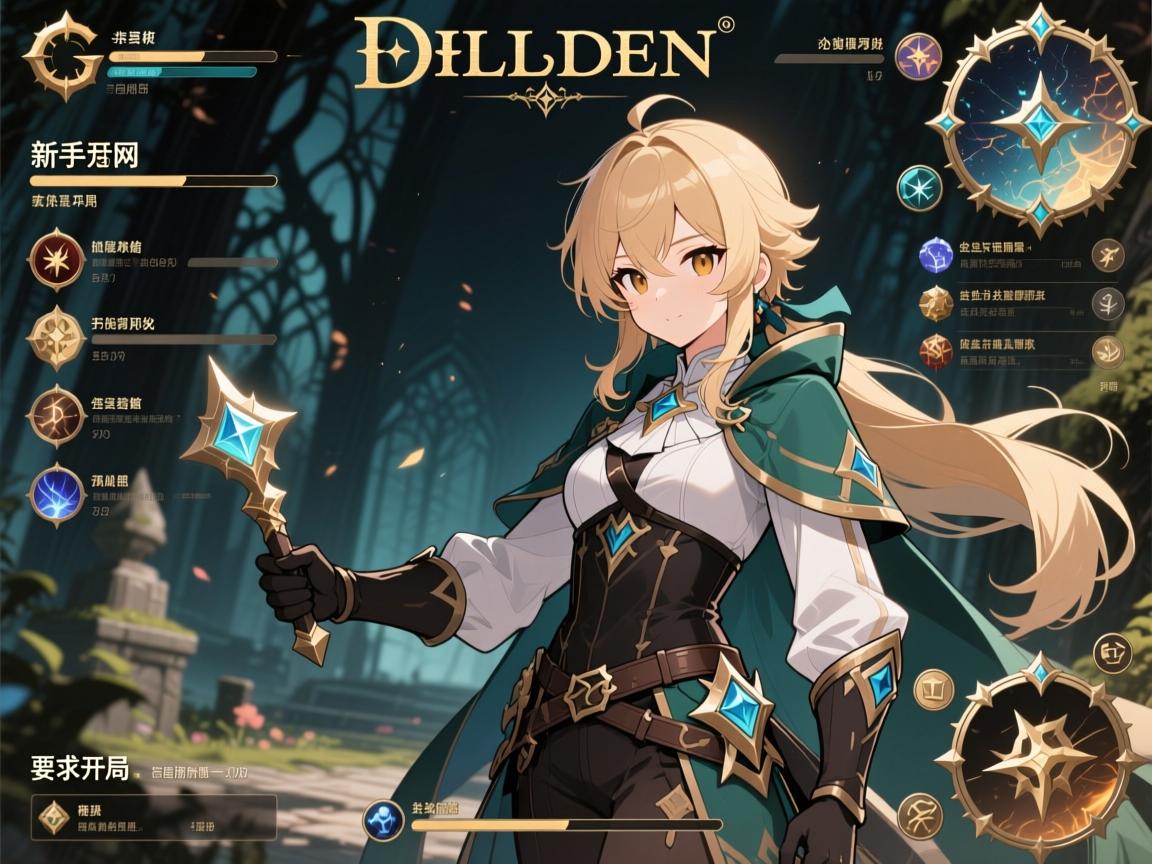The height and width of the screenshot is (864, 1152).
Task: Click the dark round button above large ability
Action: coord(1112,654)
